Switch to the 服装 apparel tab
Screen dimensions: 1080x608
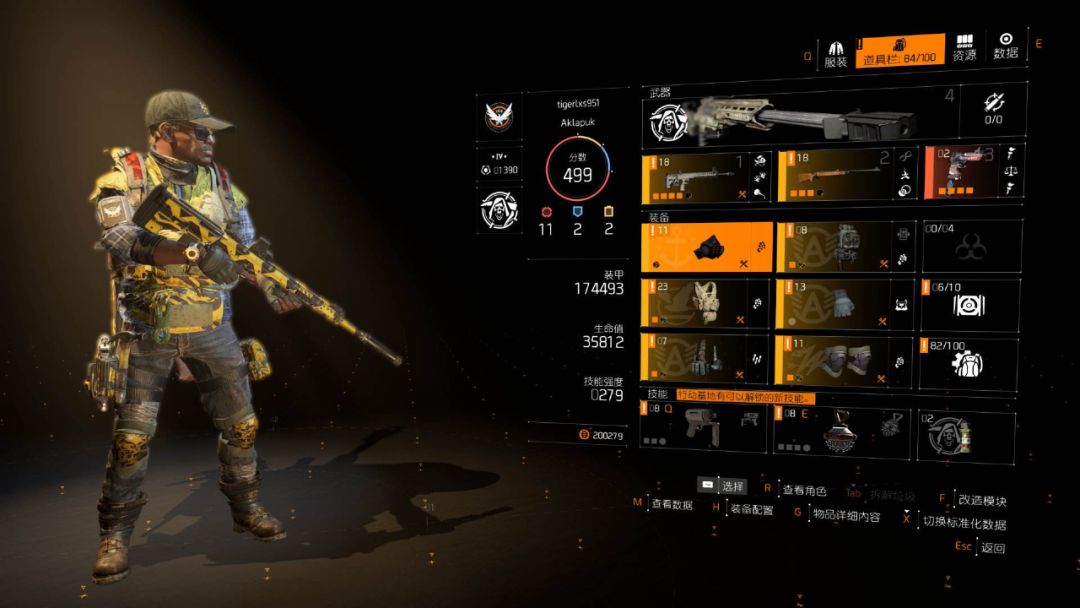836,52
